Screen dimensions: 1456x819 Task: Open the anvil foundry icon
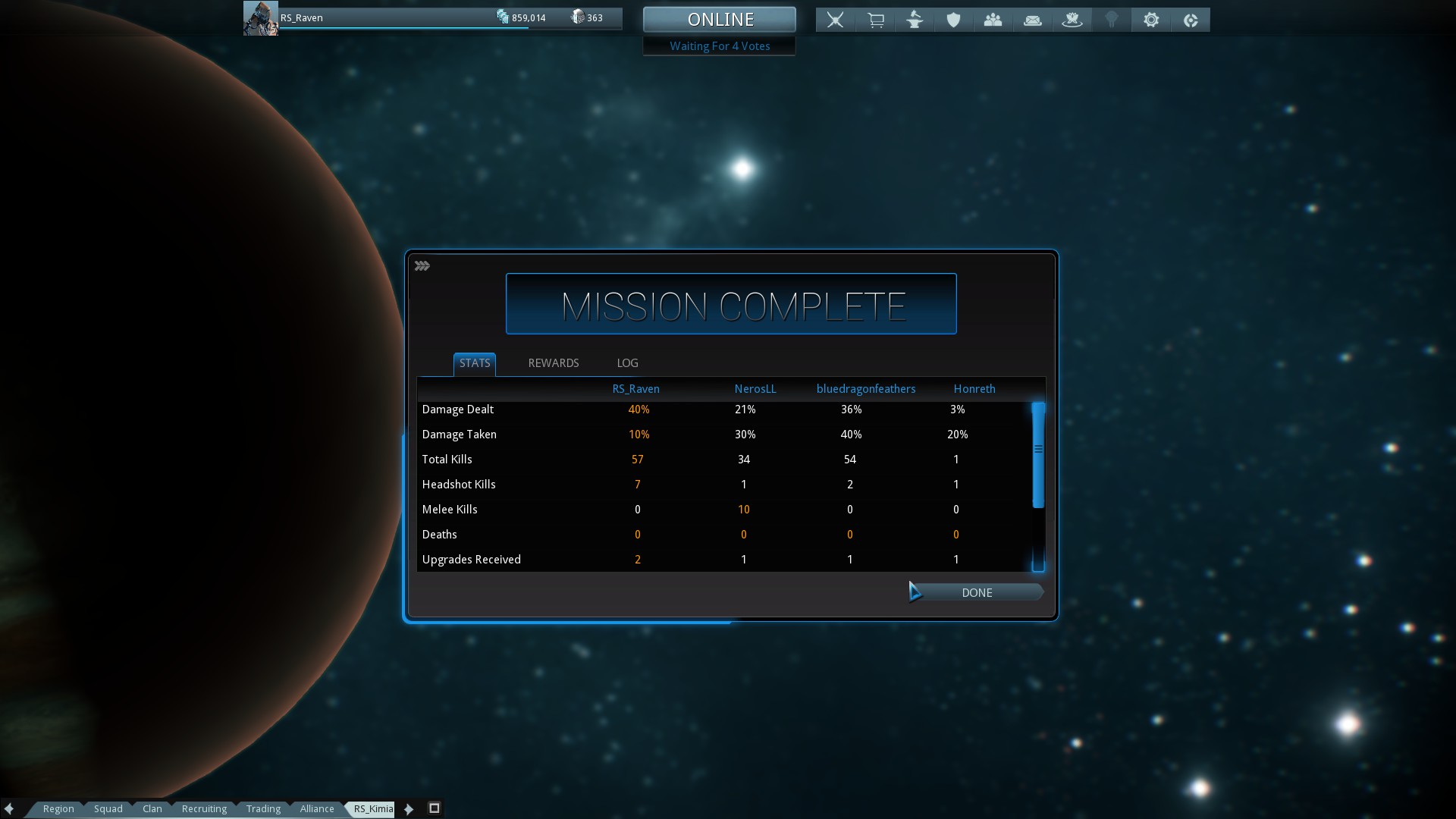click(x=915, y=20)
